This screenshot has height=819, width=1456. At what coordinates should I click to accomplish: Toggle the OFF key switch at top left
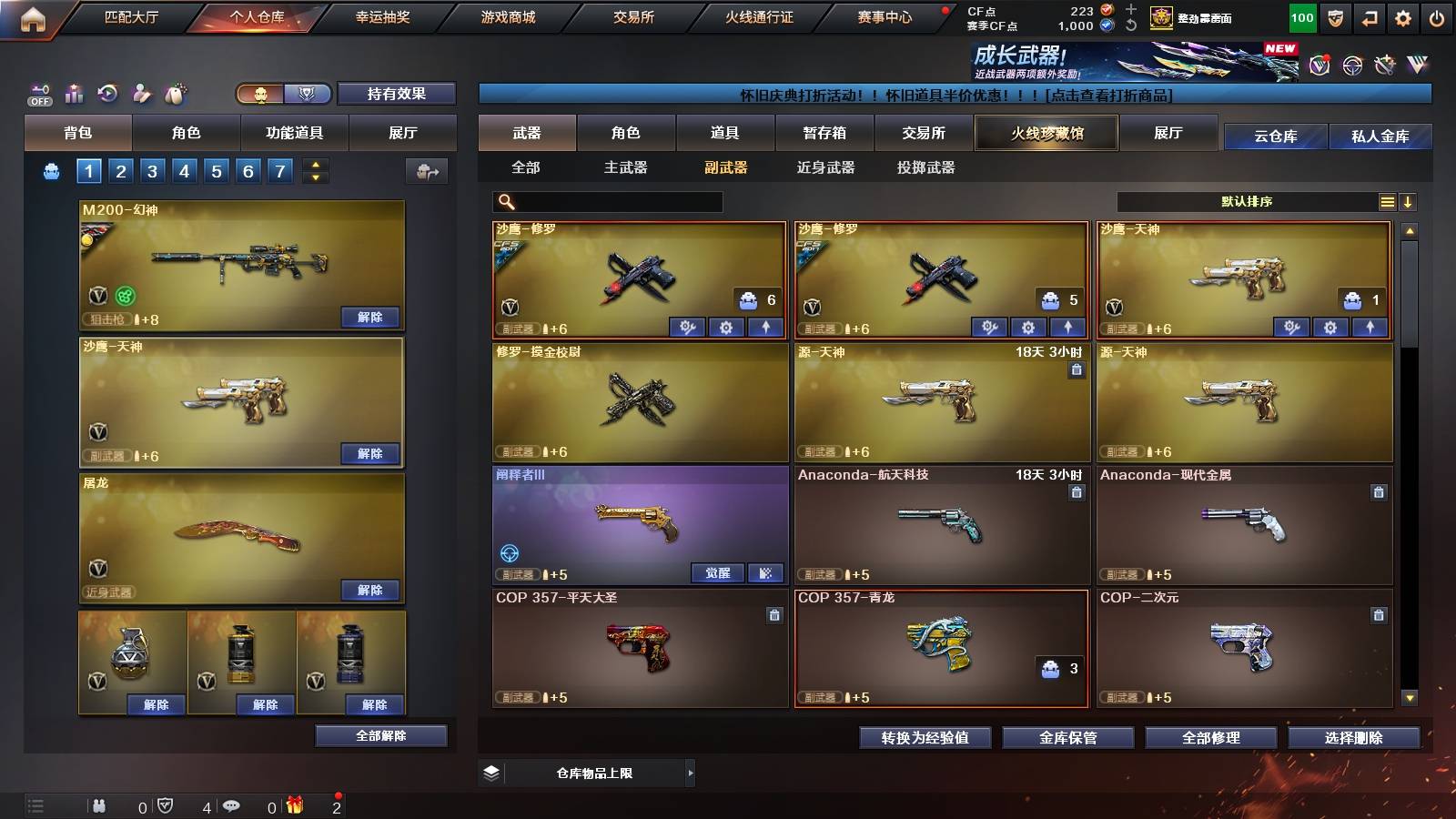pos(38,93)
